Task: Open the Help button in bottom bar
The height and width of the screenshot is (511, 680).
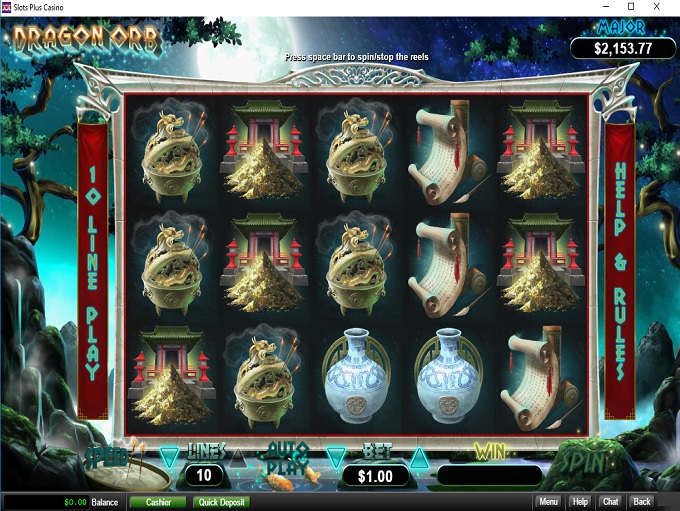Action: (580, 502)
